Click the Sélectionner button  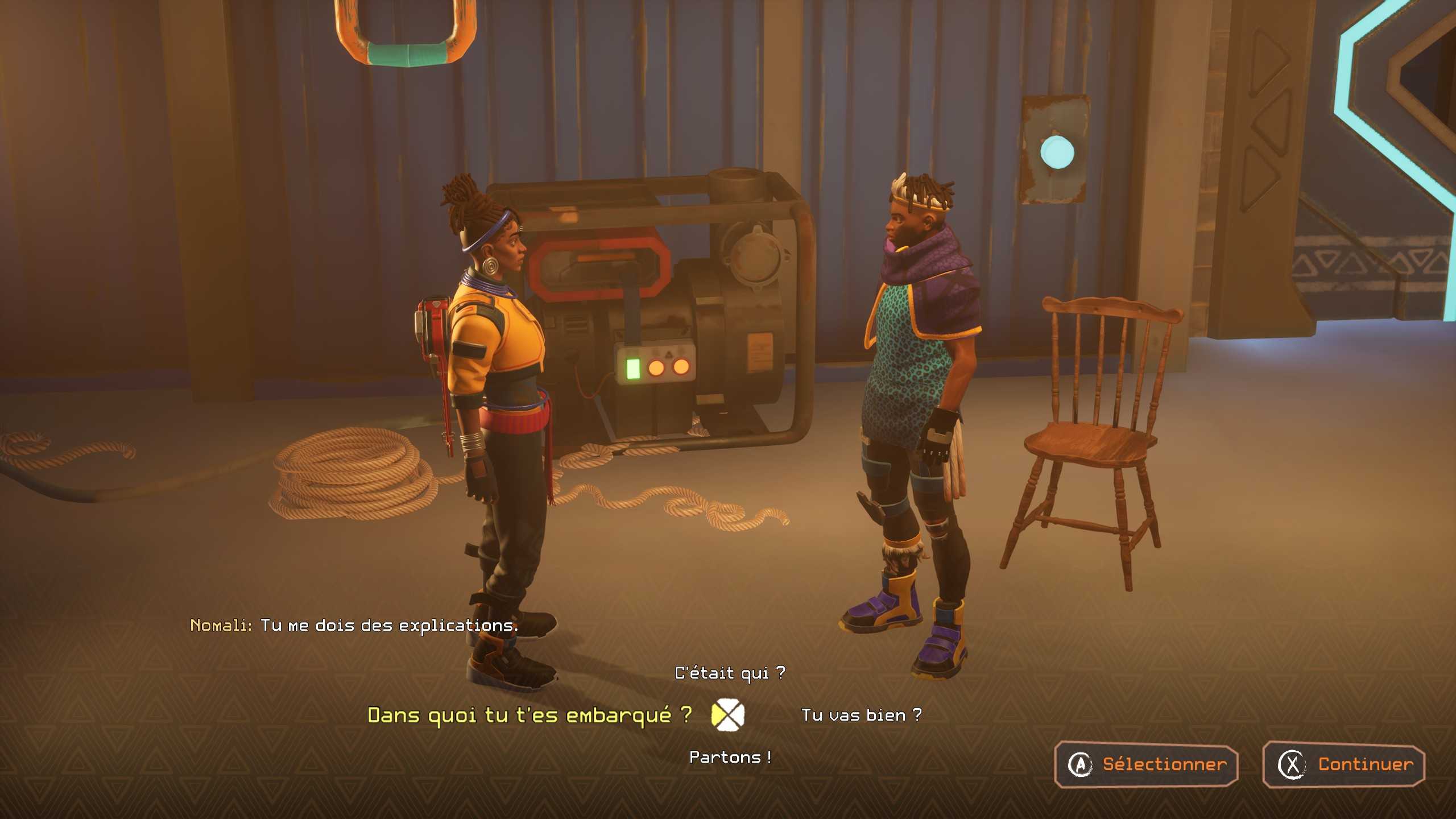(x=1146, y=764)
